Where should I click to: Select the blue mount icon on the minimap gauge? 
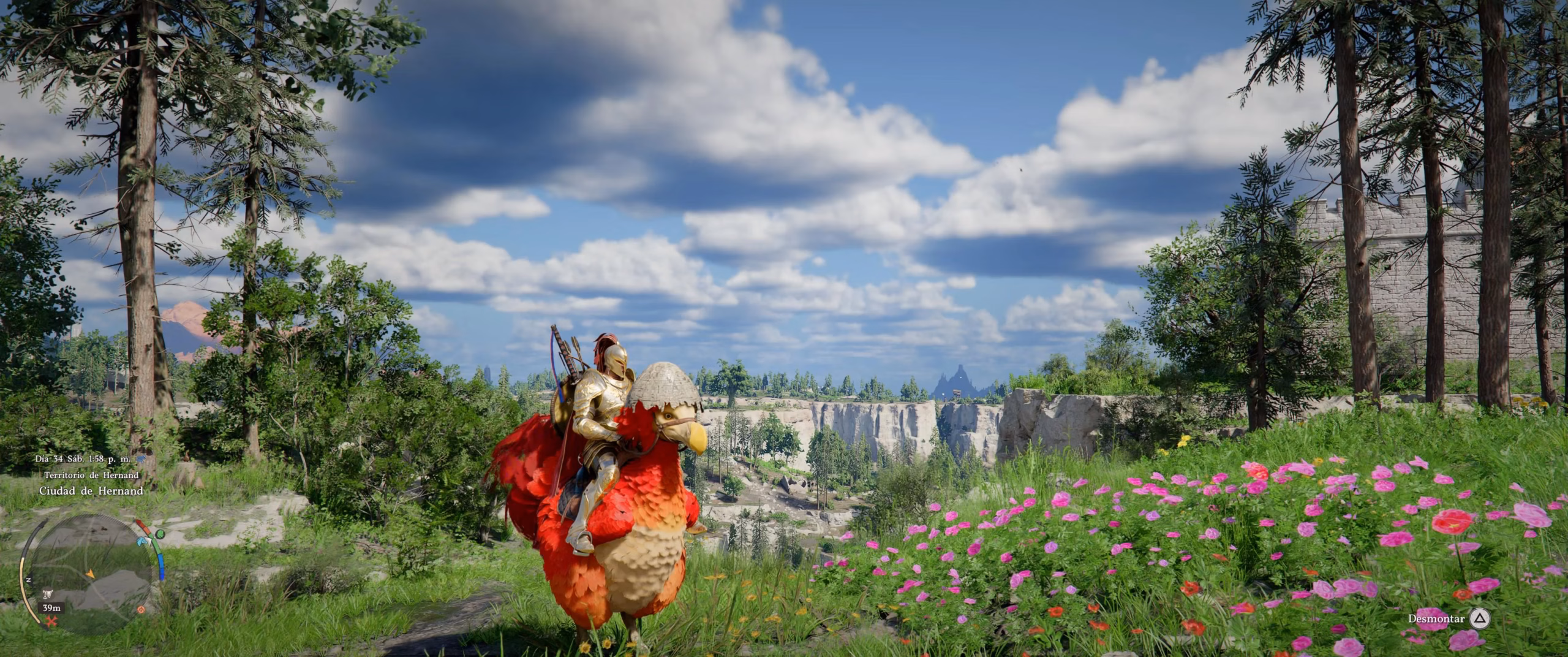click(140, 542)
